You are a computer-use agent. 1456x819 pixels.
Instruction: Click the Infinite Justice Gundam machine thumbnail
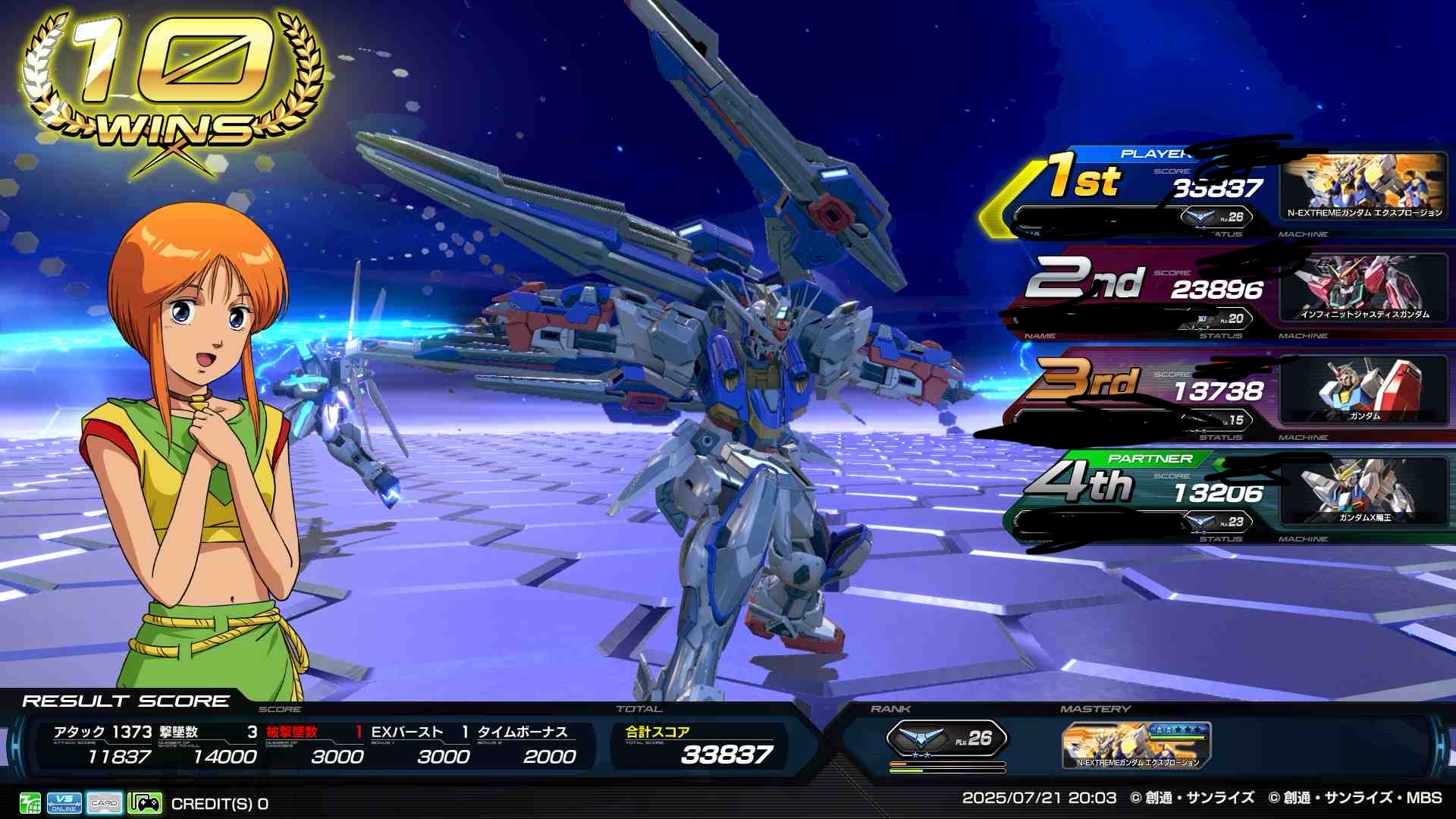coord(1363,287)
